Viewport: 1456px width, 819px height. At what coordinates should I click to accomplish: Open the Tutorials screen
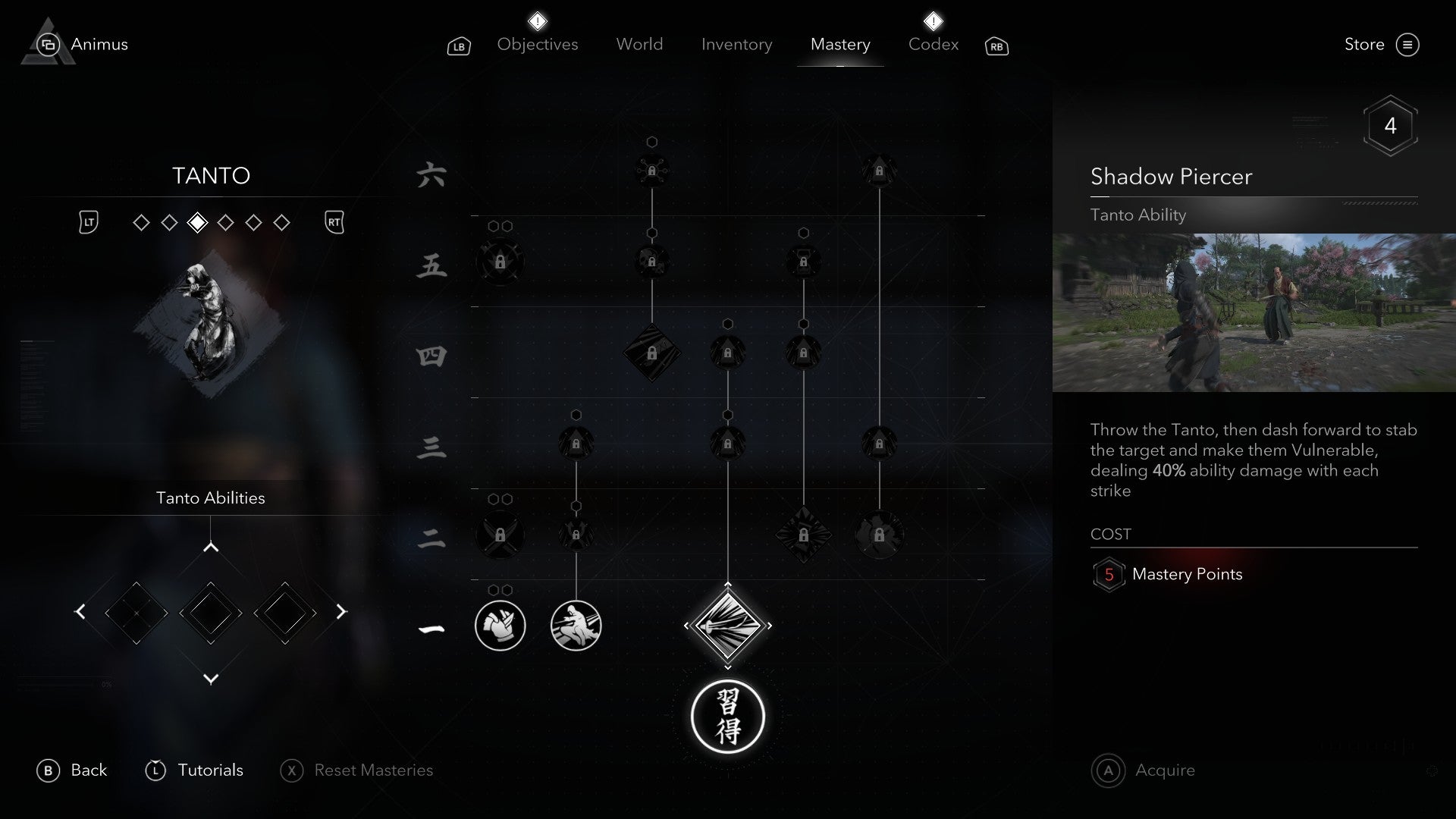pyautogui.click(x=210, y=770)
